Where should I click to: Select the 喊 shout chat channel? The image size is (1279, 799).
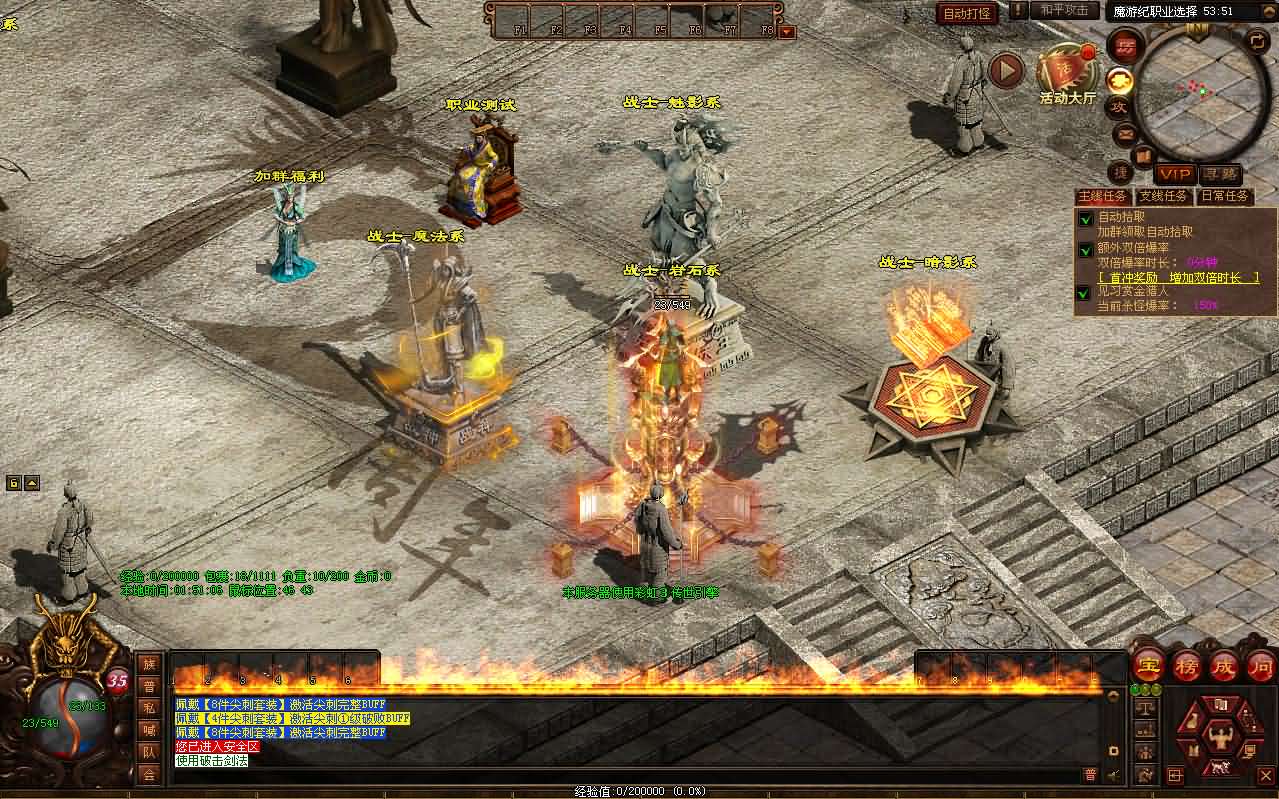pos(149,730)
